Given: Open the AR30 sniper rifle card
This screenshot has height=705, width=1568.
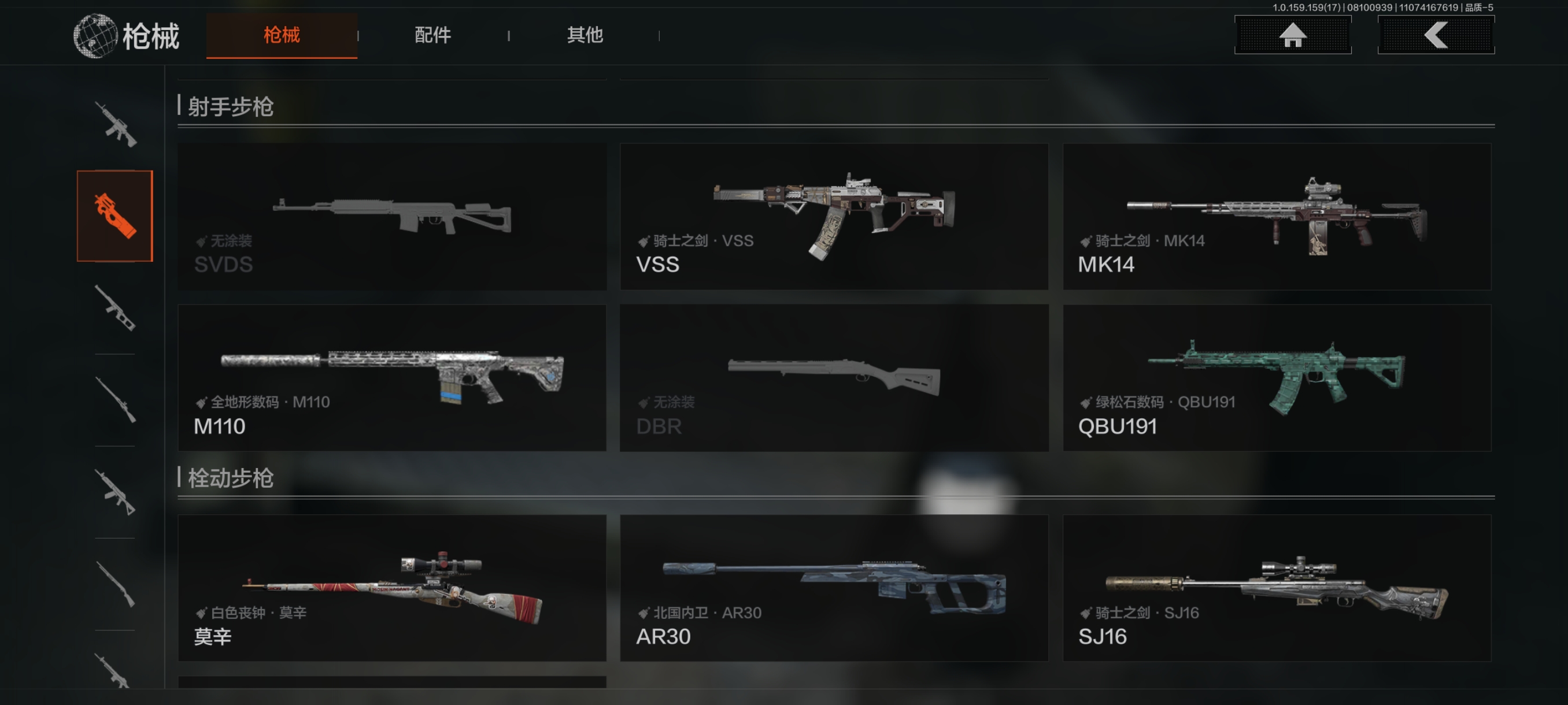Looking at the screenshot, I should 834,588.
